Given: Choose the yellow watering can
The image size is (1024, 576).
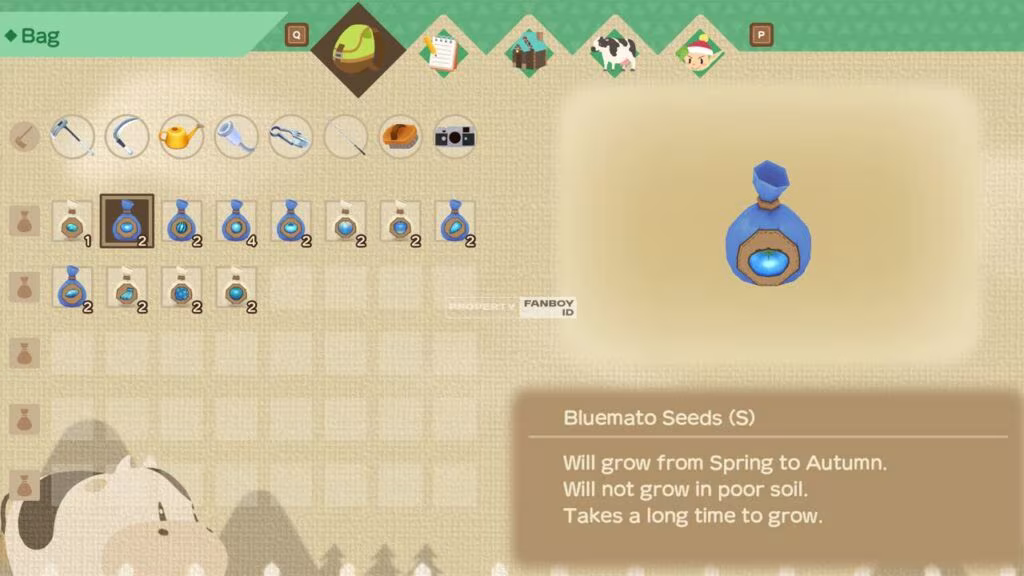Looking at the screenshot, I should pyautogui.click(x=181, y=137).
